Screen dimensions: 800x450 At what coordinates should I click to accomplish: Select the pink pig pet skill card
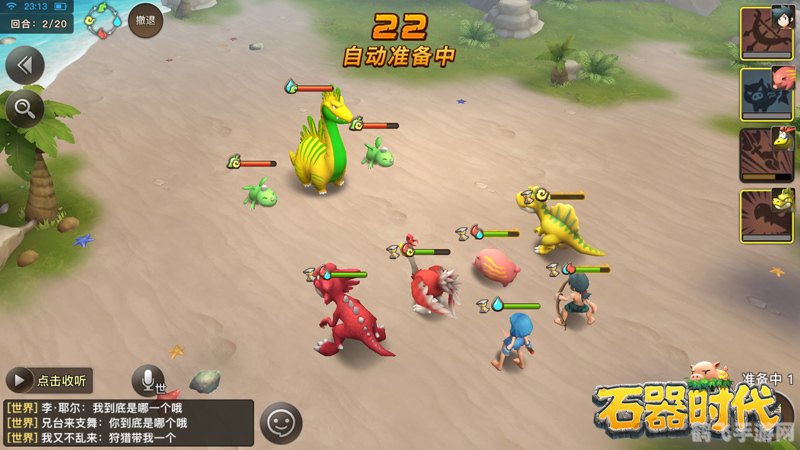766,94
